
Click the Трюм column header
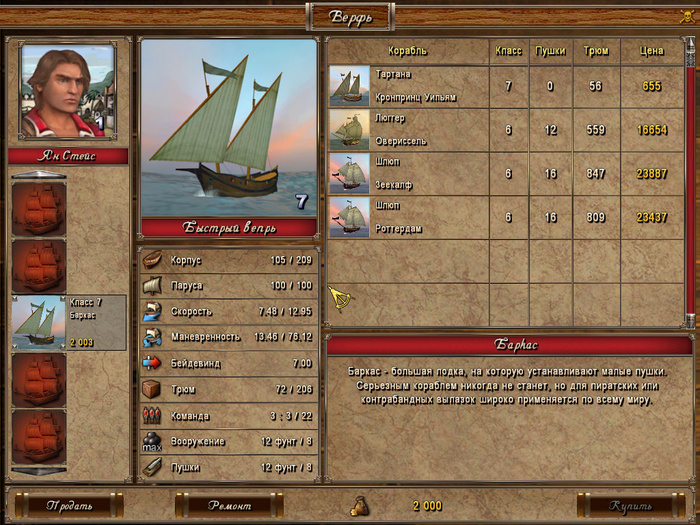595,50
